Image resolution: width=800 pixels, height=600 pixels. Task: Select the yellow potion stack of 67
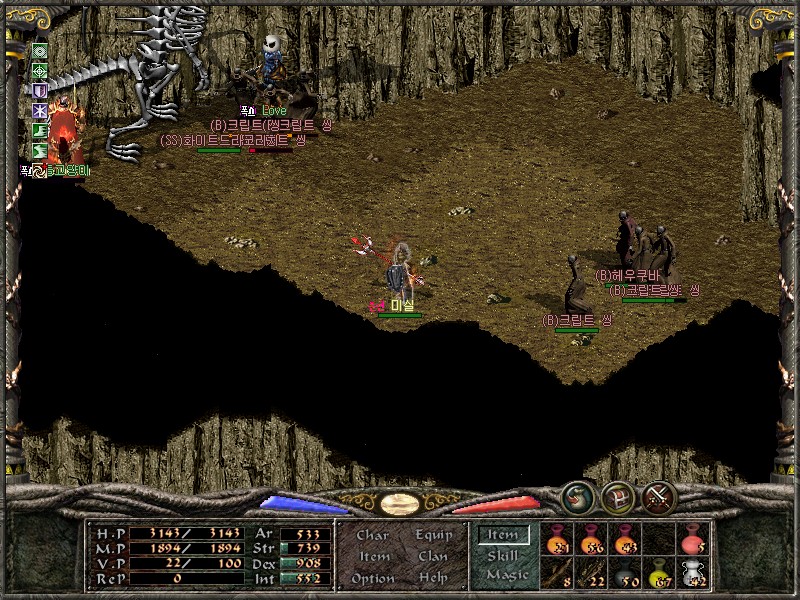tap(660, 573)
